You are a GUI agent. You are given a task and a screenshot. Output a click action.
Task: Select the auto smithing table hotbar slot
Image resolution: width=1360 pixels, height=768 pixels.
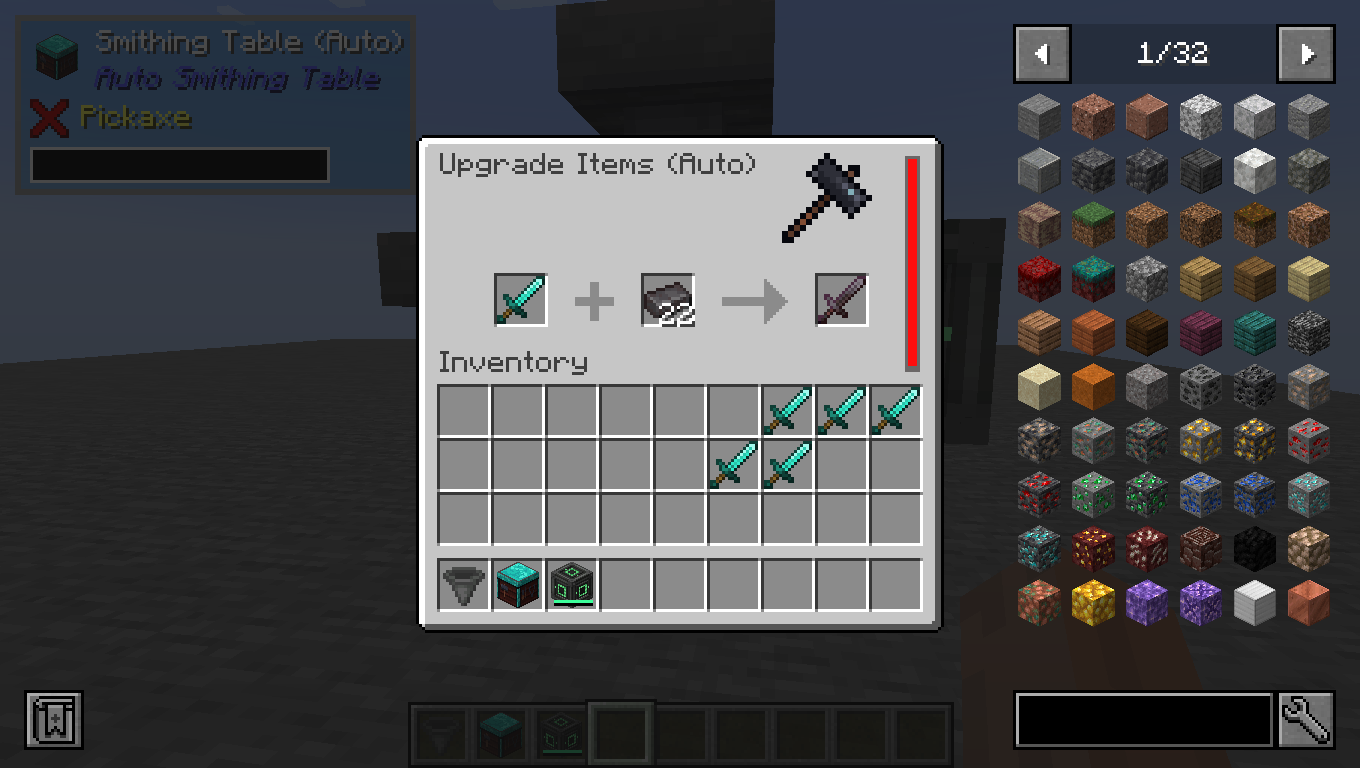pyautogui.click(x=518, y=585)
